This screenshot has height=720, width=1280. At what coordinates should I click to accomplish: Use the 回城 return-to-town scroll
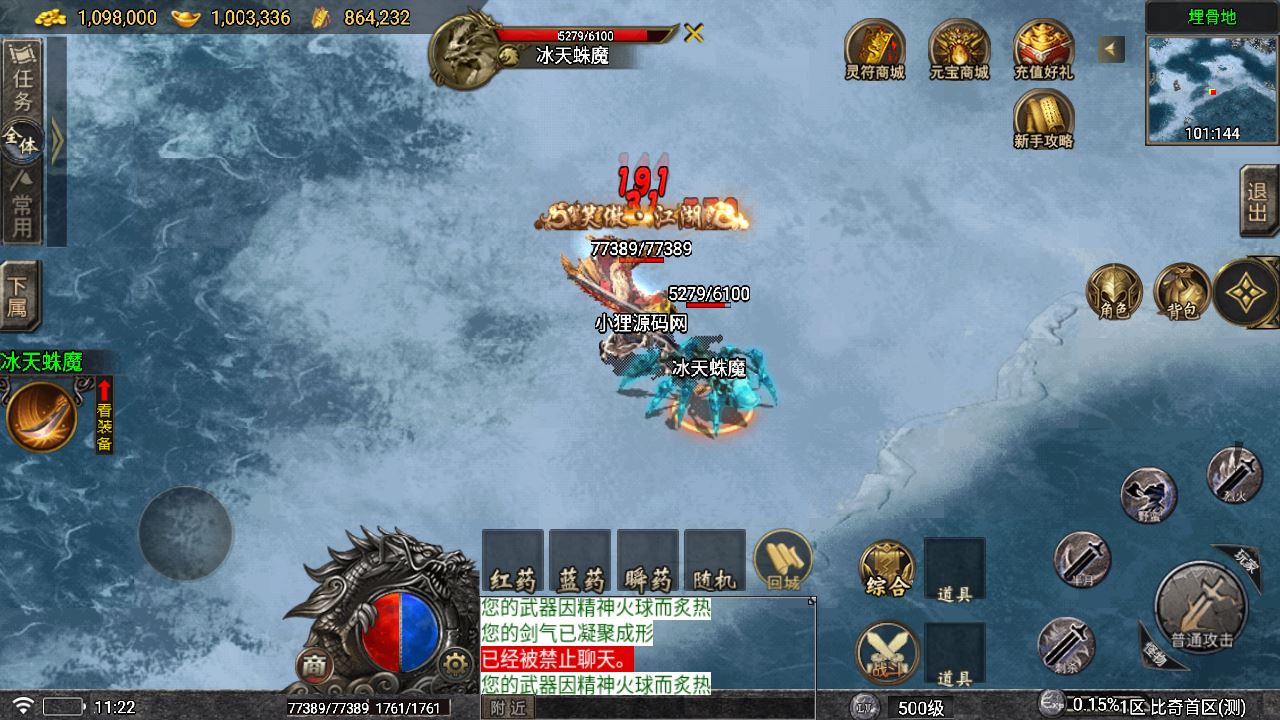pos(782,560)
